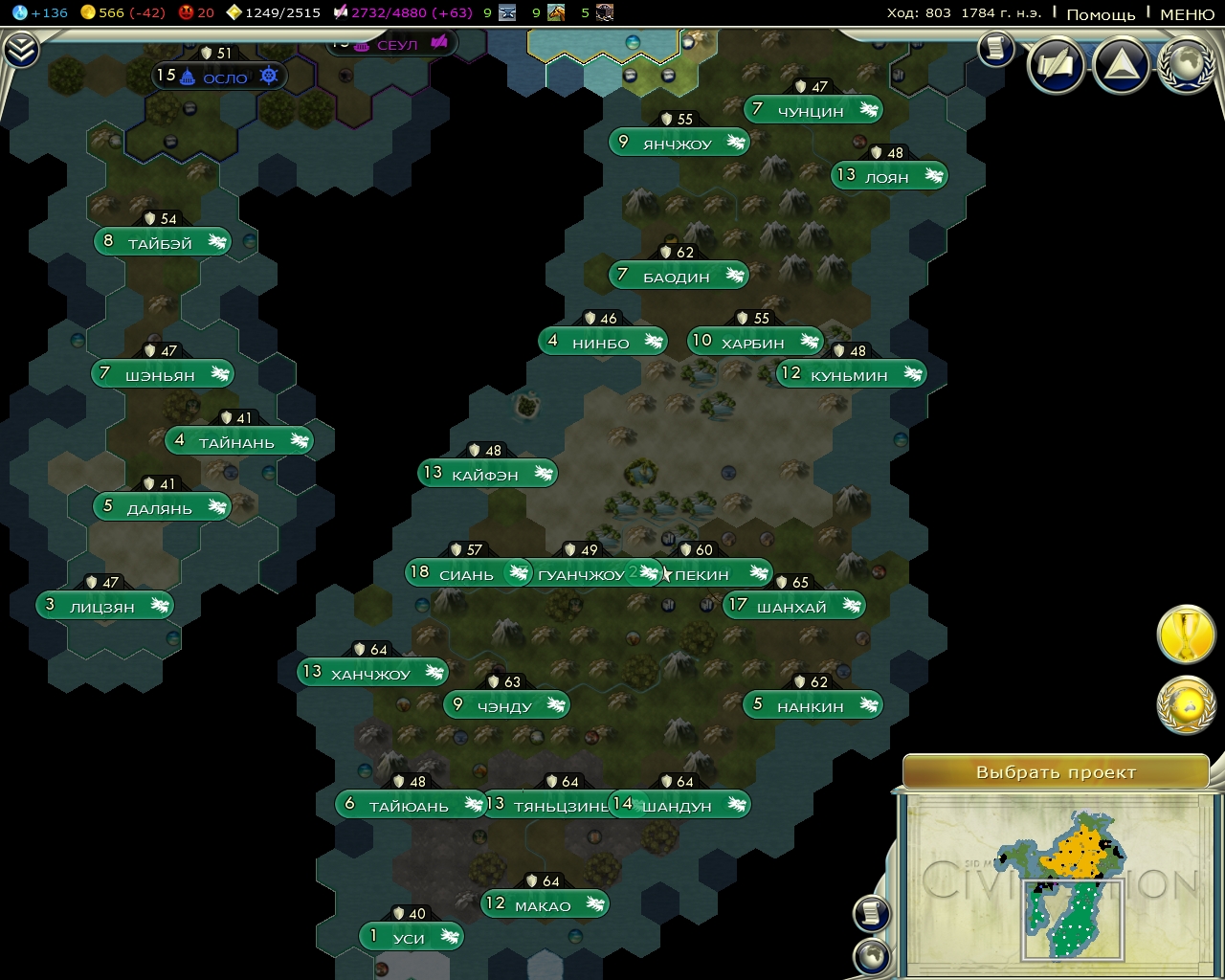Click the iron resource icon in top bar
The width and height of the screenshot is (1225, 980).
pyautogui.click(x=506, y=13)
